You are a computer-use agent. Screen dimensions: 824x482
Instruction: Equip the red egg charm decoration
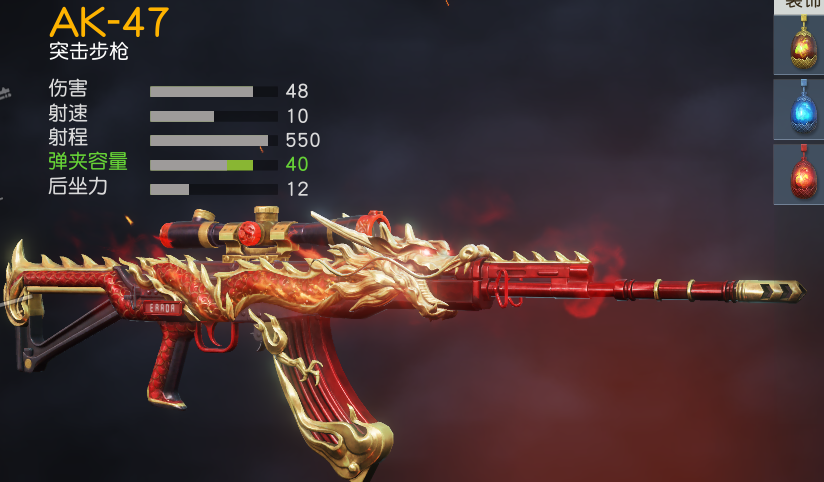tap(799, 174)
